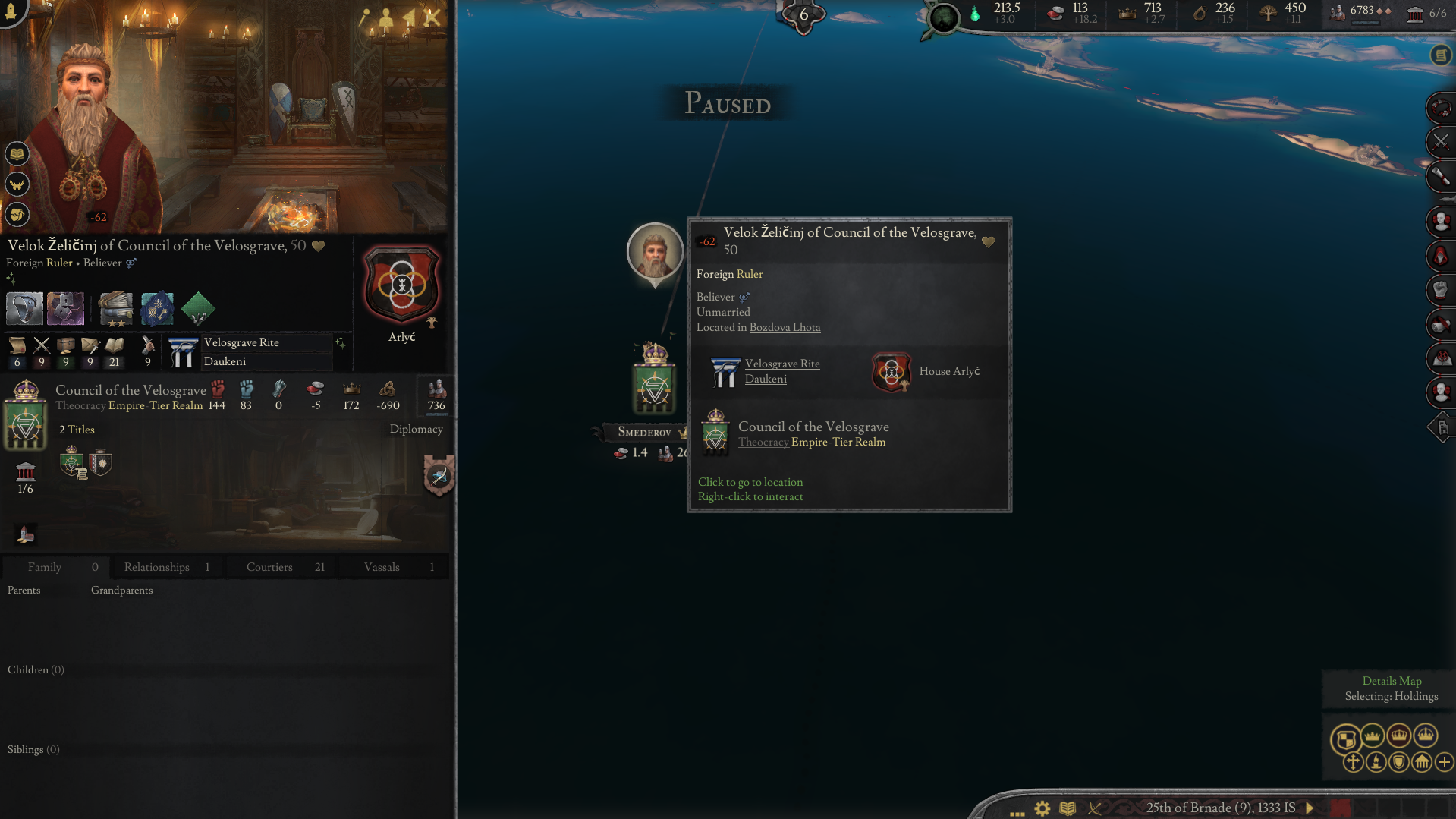Click the 'Click to go to location' link

(750, 482)
